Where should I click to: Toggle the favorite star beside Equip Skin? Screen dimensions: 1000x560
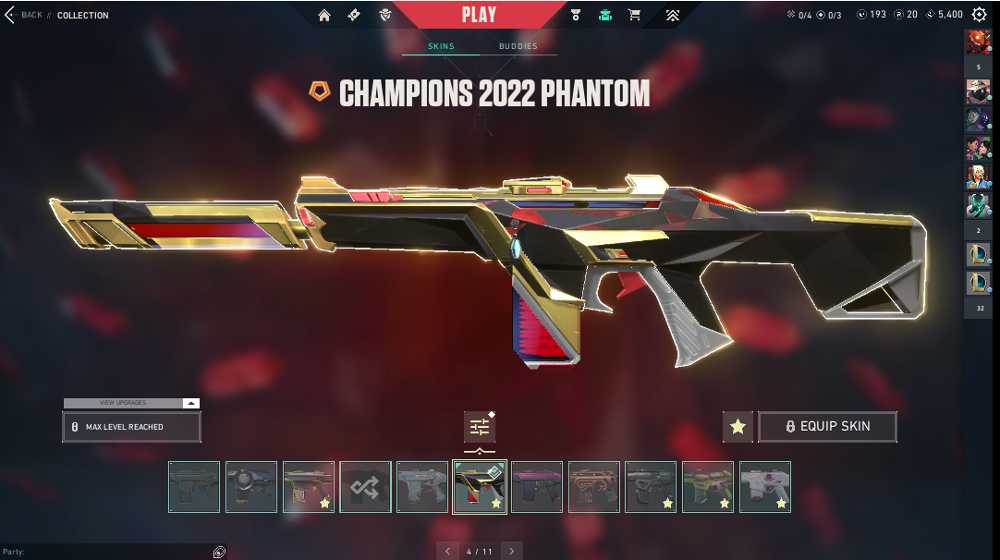738,427
